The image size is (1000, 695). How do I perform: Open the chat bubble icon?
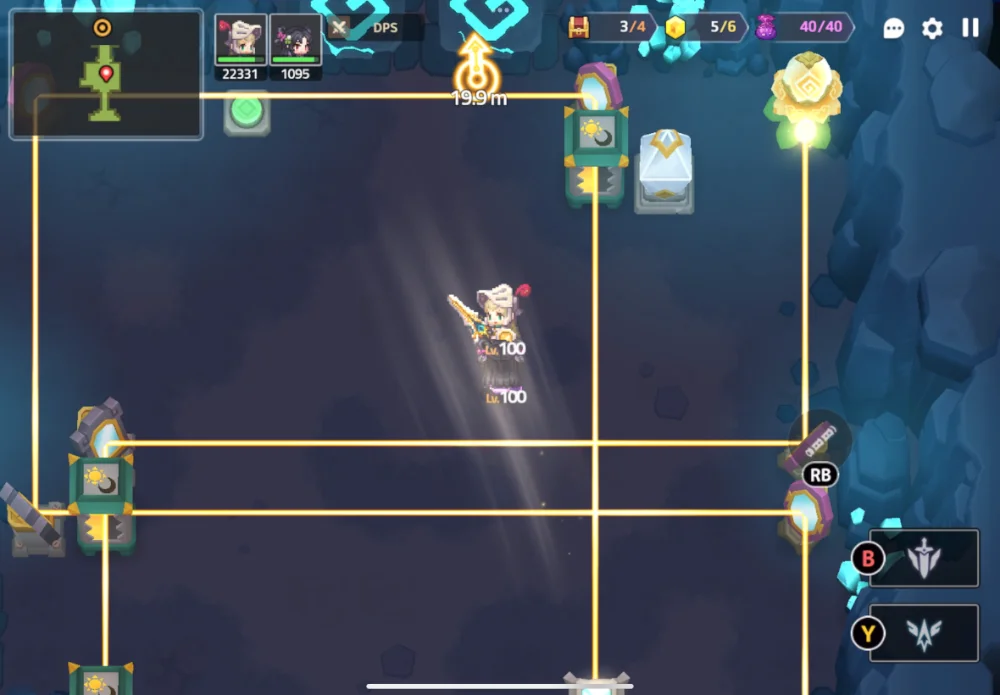point(894,28)
